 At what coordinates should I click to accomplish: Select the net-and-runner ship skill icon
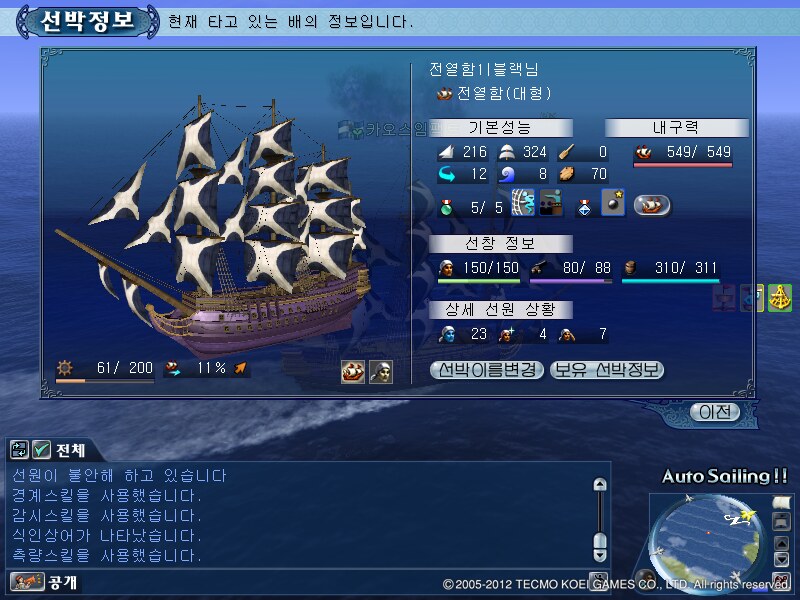point(524,206)
